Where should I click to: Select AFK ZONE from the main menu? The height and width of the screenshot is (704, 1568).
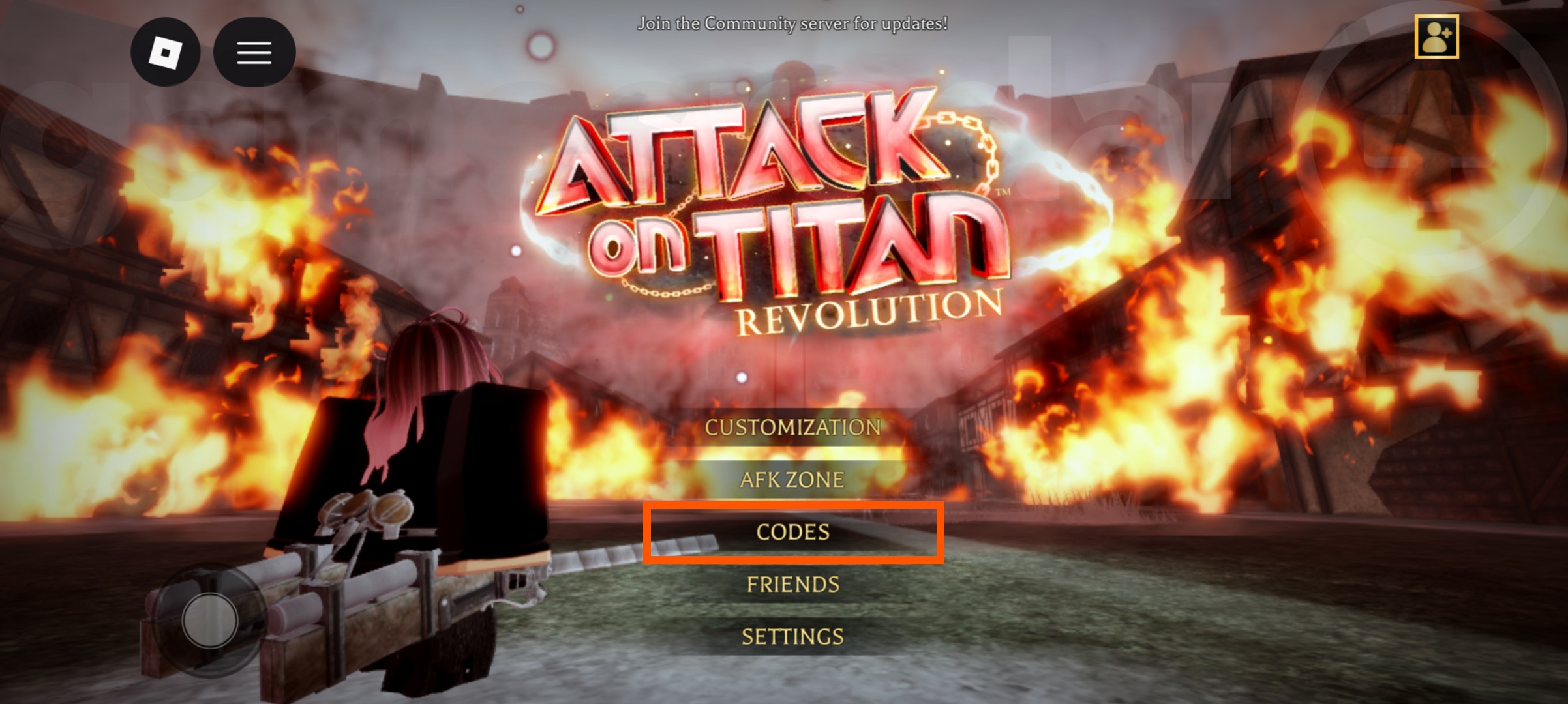click(x=791, y=479)
